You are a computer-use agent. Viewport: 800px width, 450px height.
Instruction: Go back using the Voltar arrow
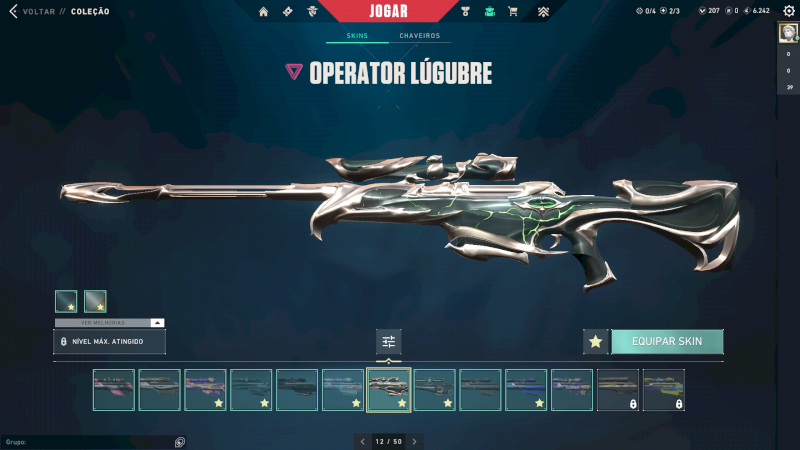point(13,12)
